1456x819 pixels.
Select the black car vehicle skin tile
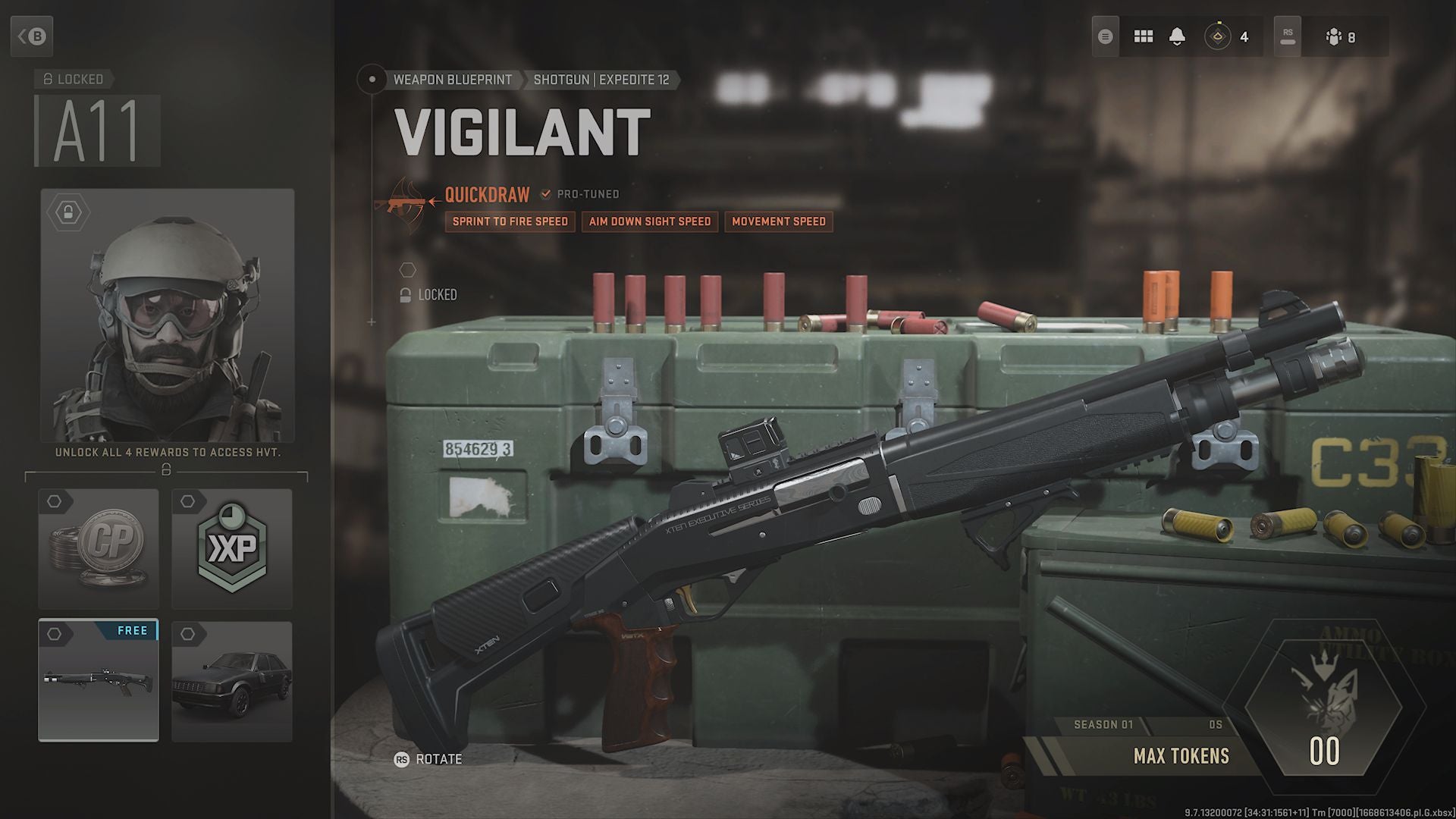(231, 680)
